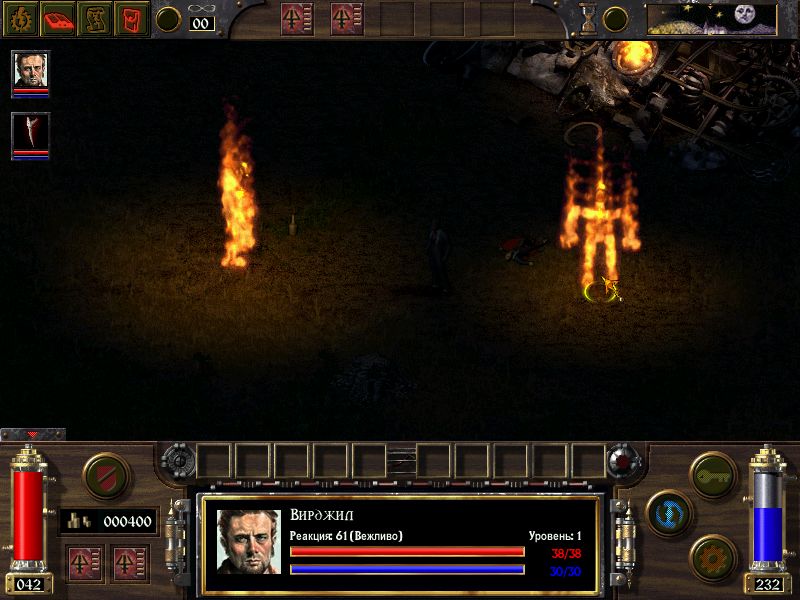Viewport: 800px width, 600px height.
Task: Click Virgil's large portrait in the info panel
Action: click(249, 541)
